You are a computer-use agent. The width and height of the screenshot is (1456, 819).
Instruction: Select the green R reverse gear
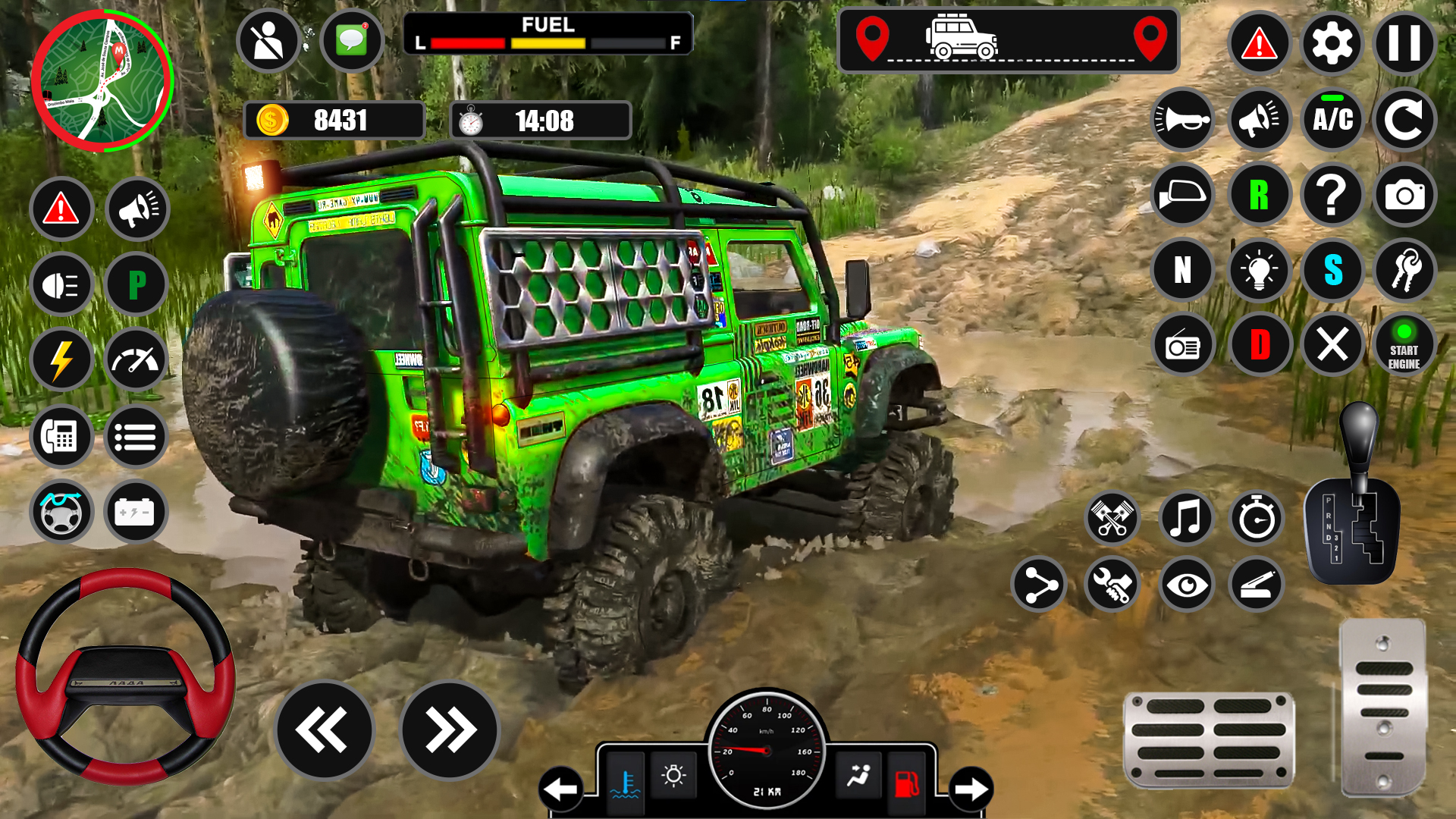1259,195
